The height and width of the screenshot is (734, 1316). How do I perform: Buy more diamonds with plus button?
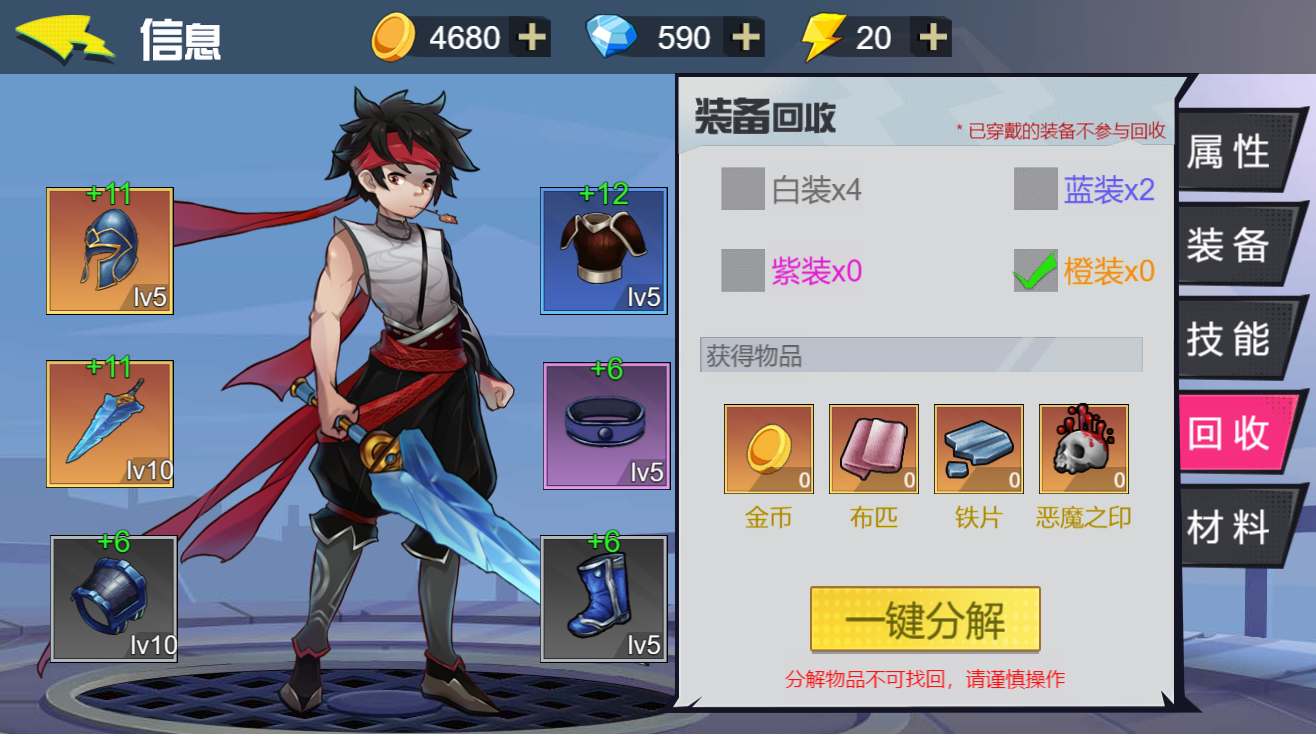[745, 38]
